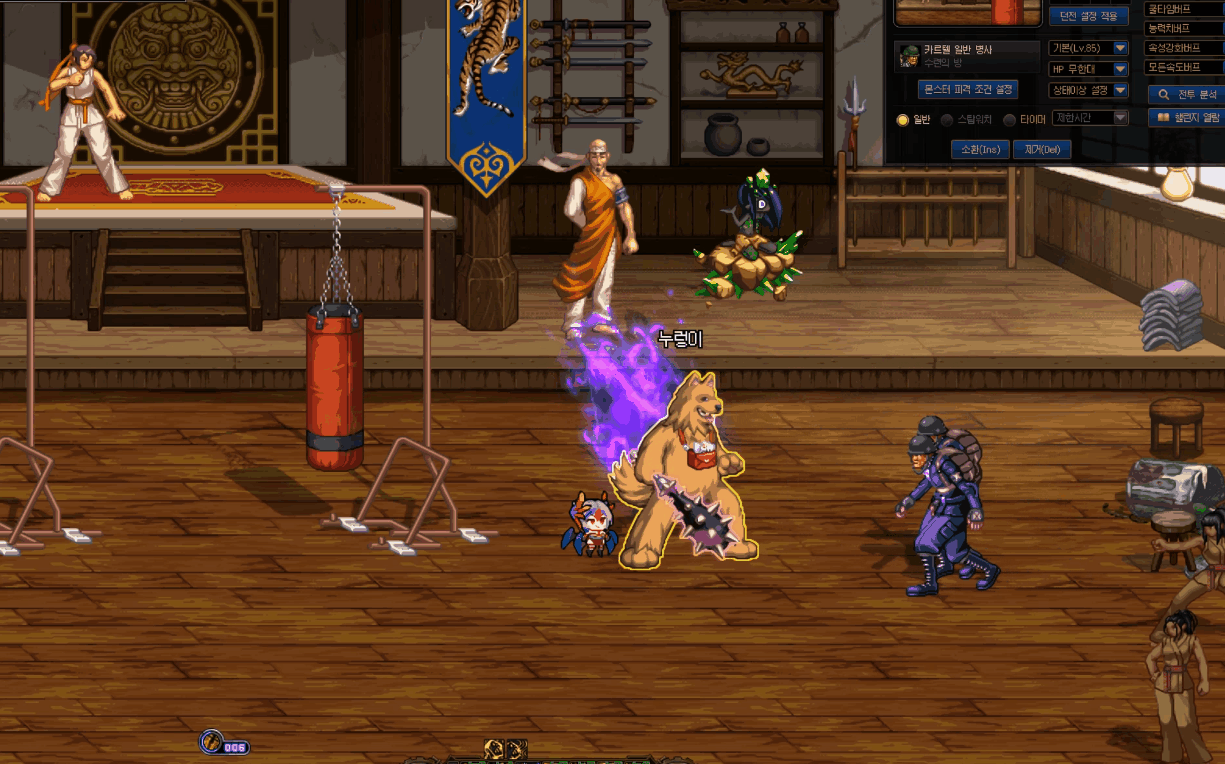The image size is (1225, 764).
Task: Open 전투 분석 combat analysis
Action: pyautogui.click(x=1187, y=94)
